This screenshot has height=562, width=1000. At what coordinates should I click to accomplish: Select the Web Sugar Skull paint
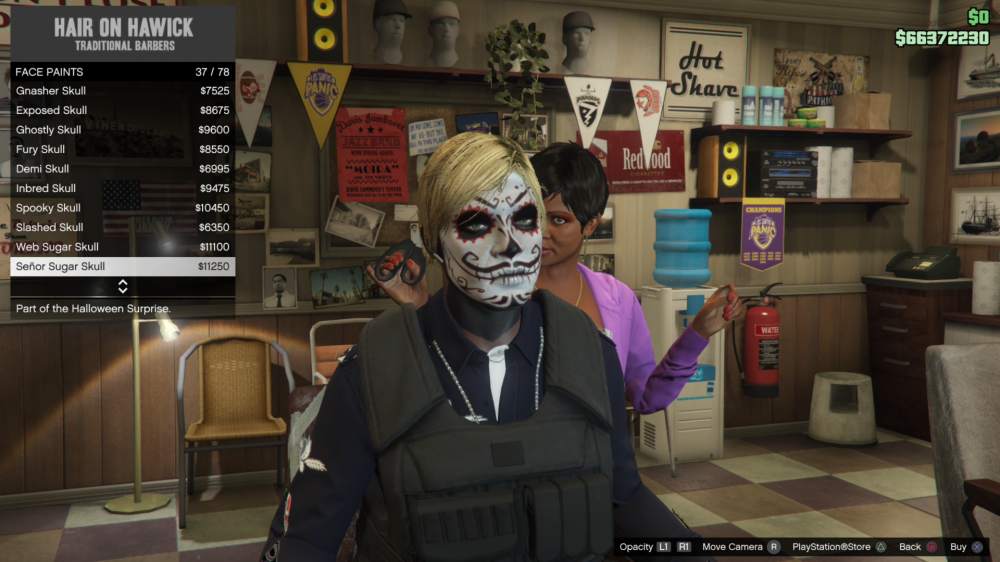pyautogui.click(x=122, y=247)
